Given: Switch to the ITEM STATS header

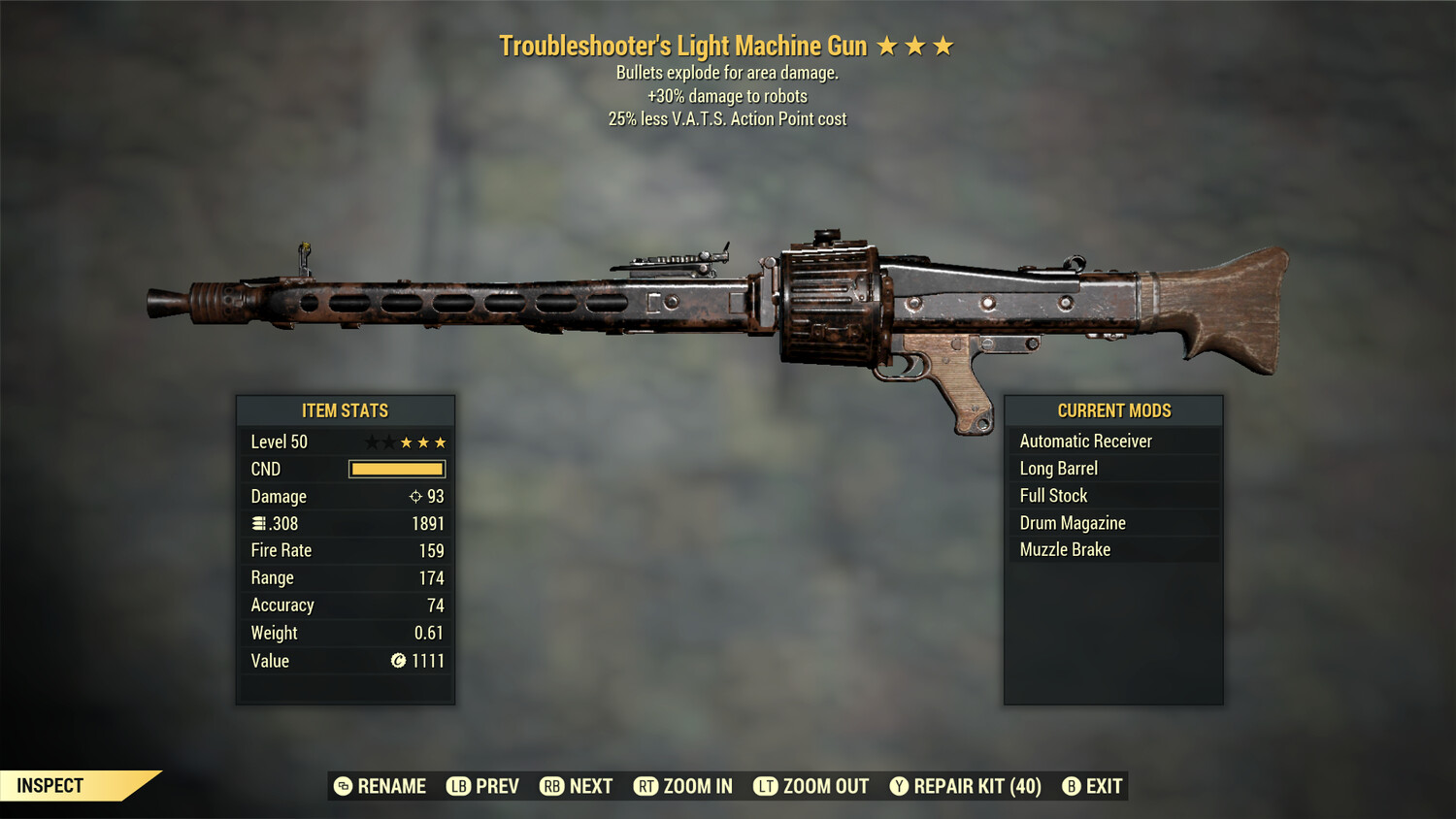Looking at the screenshot, I should coord(346,410).
